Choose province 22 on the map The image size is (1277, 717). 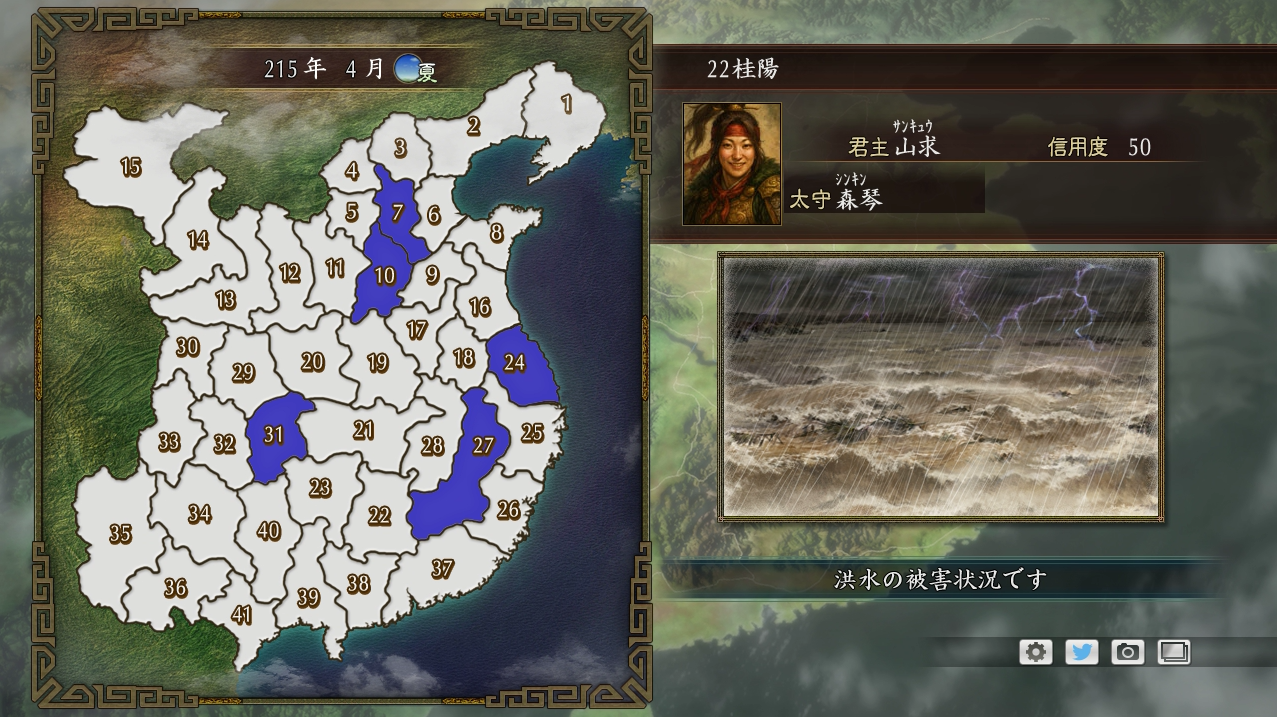pyautogui.click(x=379, y=515)
